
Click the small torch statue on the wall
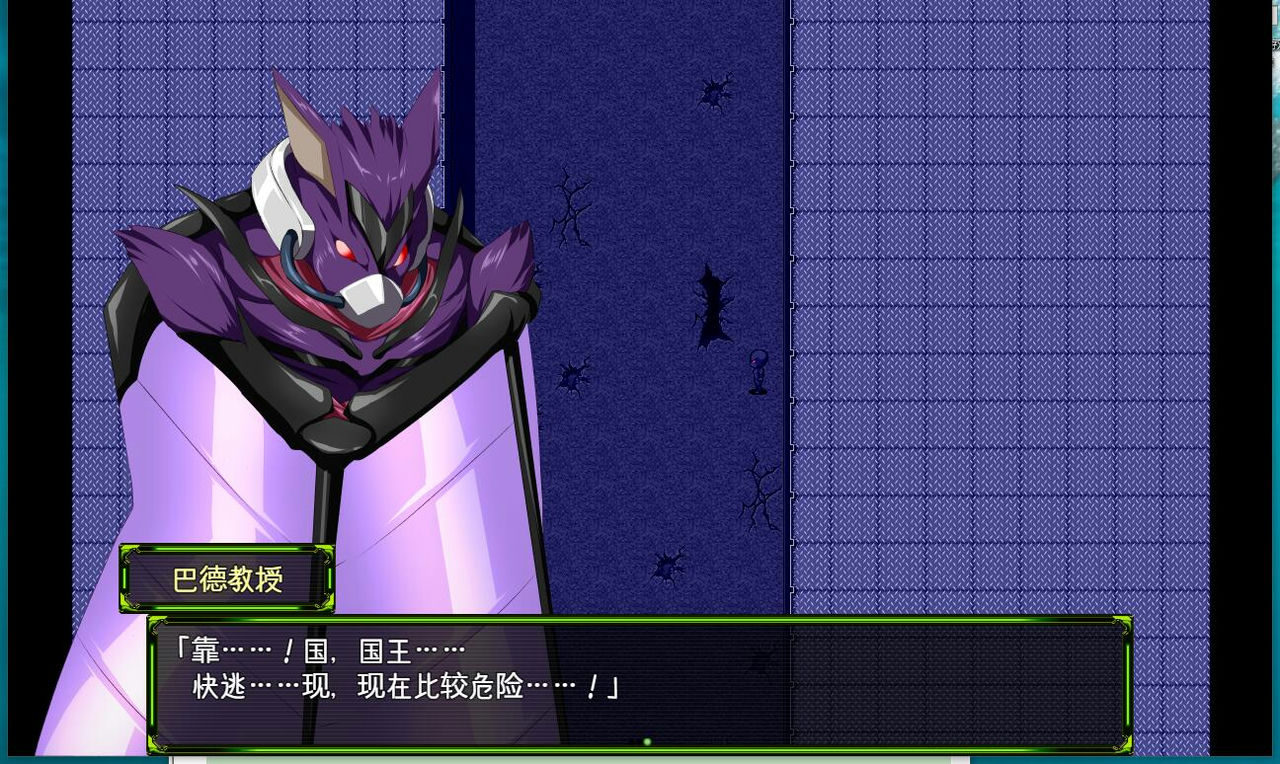coord(756,372)
